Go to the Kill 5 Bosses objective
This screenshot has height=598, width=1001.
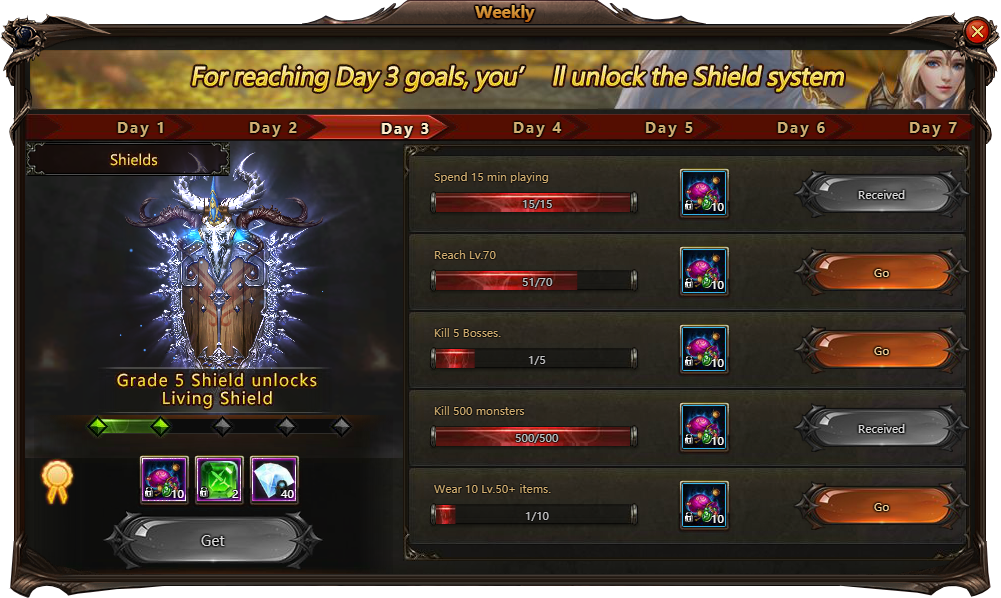pos(881,351)
